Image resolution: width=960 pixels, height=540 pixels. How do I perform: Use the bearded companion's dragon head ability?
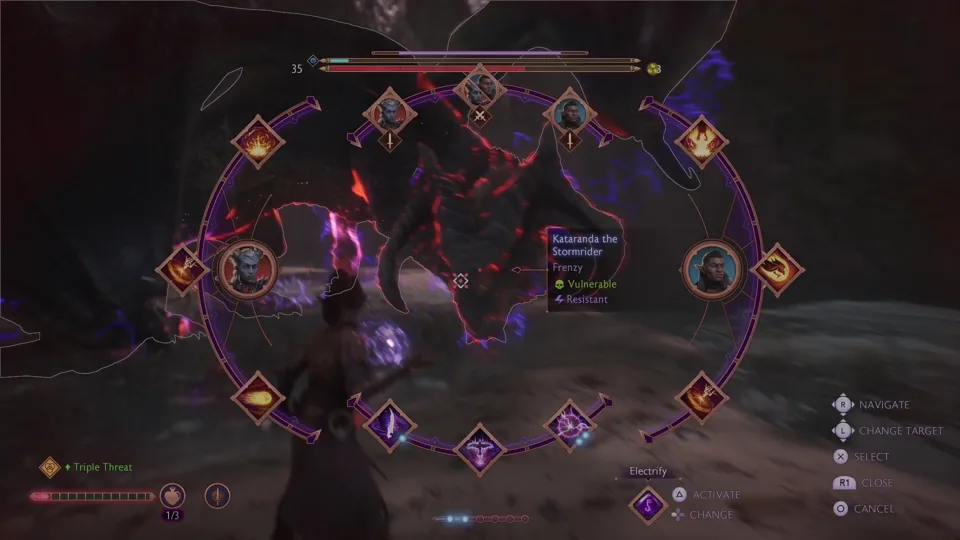point(775,268)
